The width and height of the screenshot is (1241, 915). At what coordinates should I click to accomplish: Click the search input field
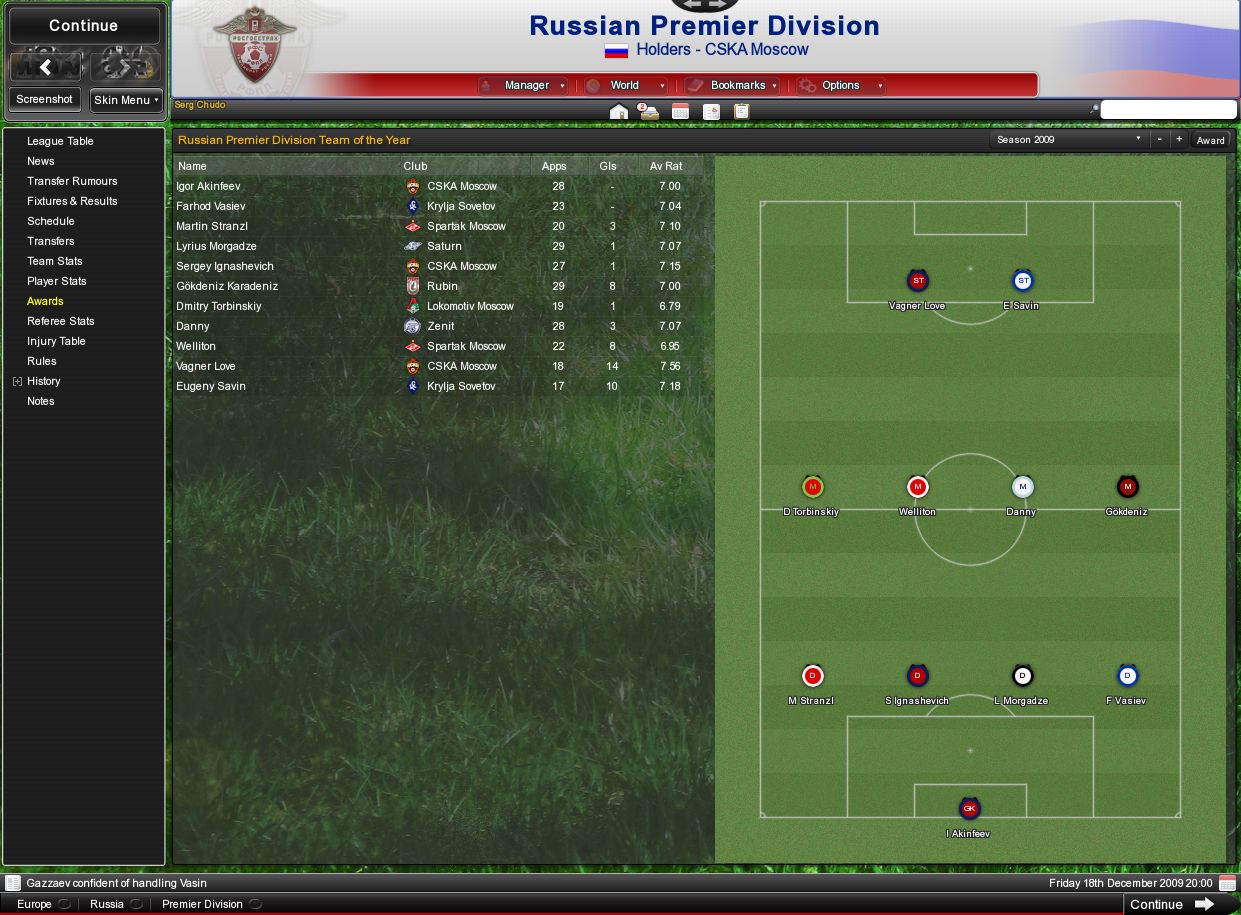(1168, 110)
